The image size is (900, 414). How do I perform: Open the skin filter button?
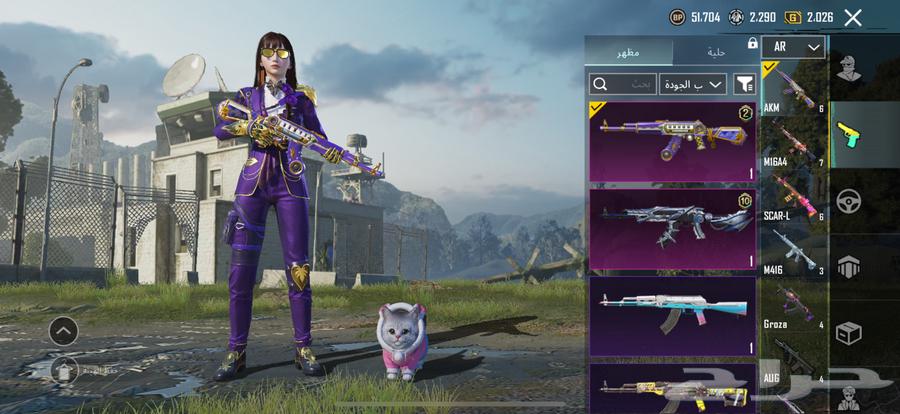coord(744,84)
